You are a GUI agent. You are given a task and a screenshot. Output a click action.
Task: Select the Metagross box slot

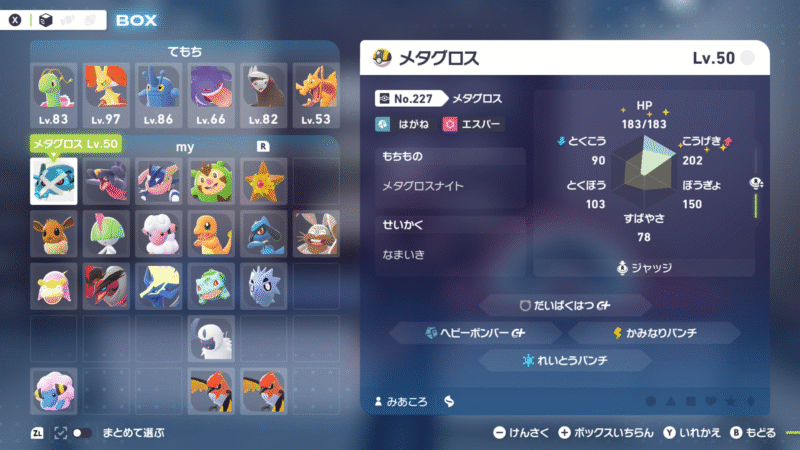tap(54, 181)
